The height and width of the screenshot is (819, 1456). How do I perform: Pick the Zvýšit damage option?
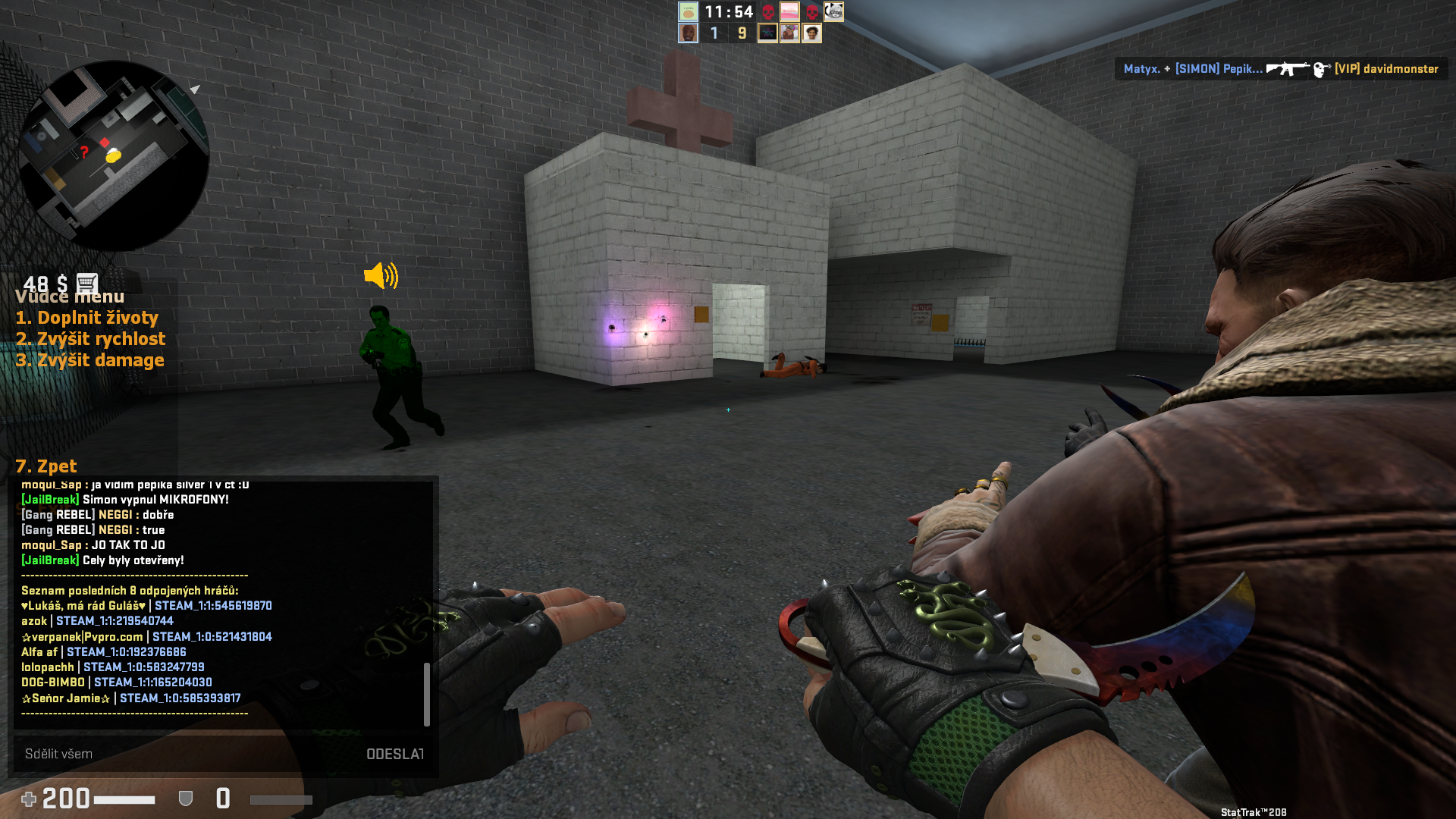tap(89, 360)
